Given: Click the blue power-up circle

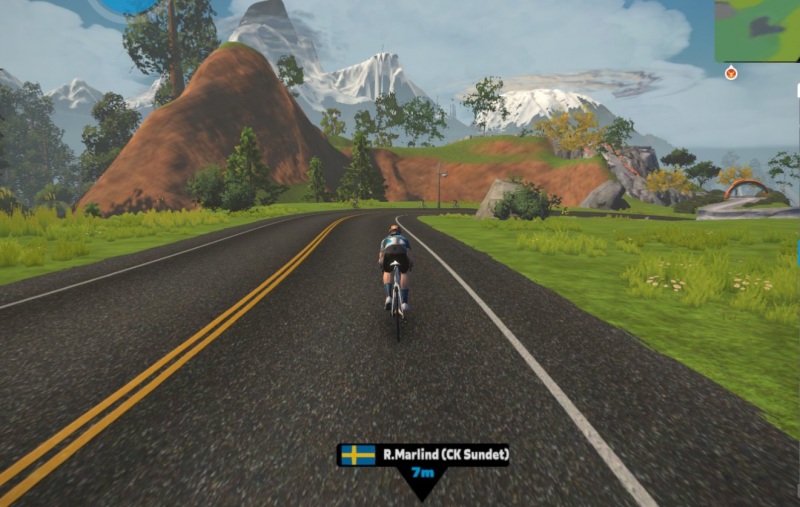Looking at the screenshot, I should click(x=127, y=5).
